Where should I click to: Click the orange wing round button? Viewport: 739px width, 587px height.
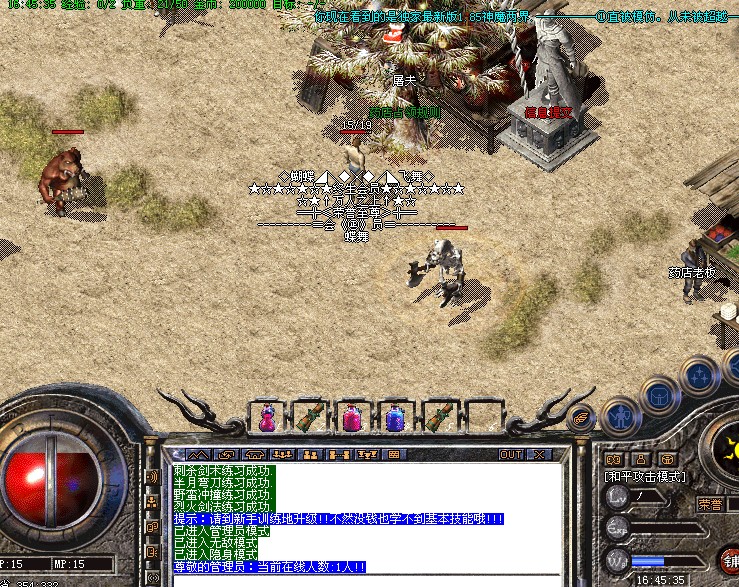(x=582, y=419)
